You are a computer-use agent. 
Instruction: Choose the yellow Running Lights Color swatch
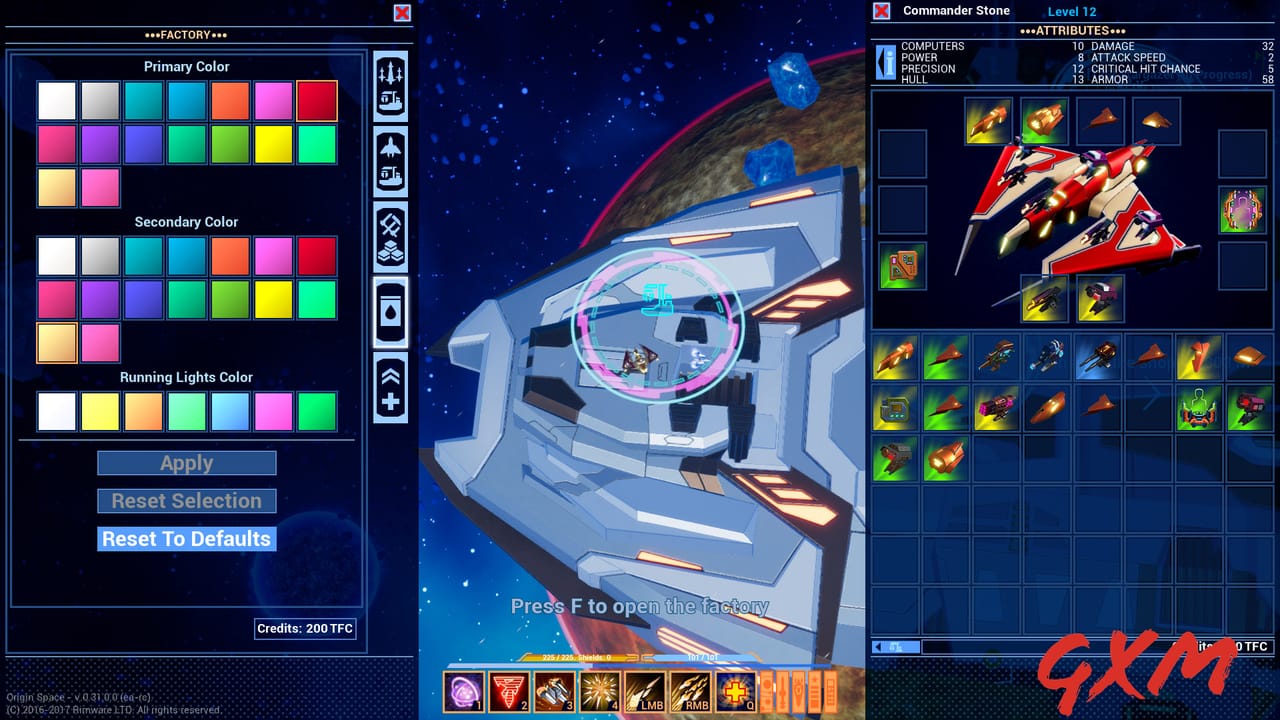coord(100,410)
